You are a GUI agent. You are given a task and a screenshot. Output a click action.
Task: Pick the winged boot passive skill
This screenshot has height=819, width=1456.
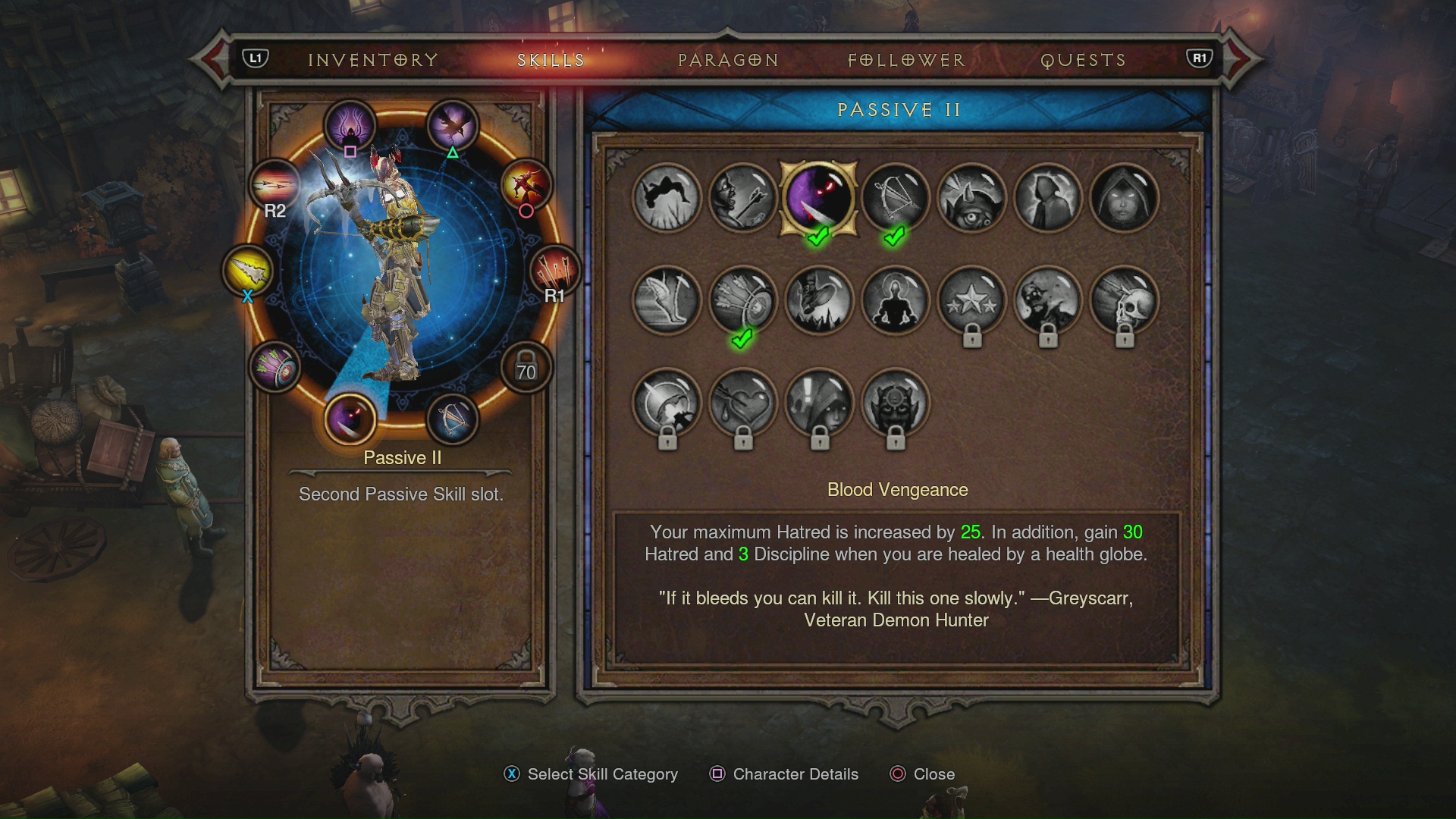[667, 300]
